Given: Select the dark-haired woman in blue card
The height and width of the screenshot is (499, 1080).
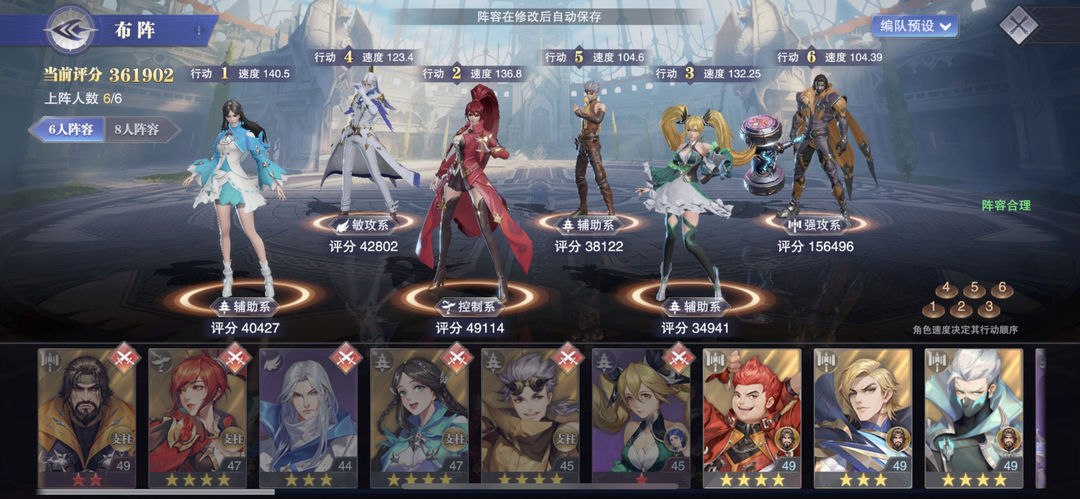Looking at the screenshot, I should (x=418, y=416).
